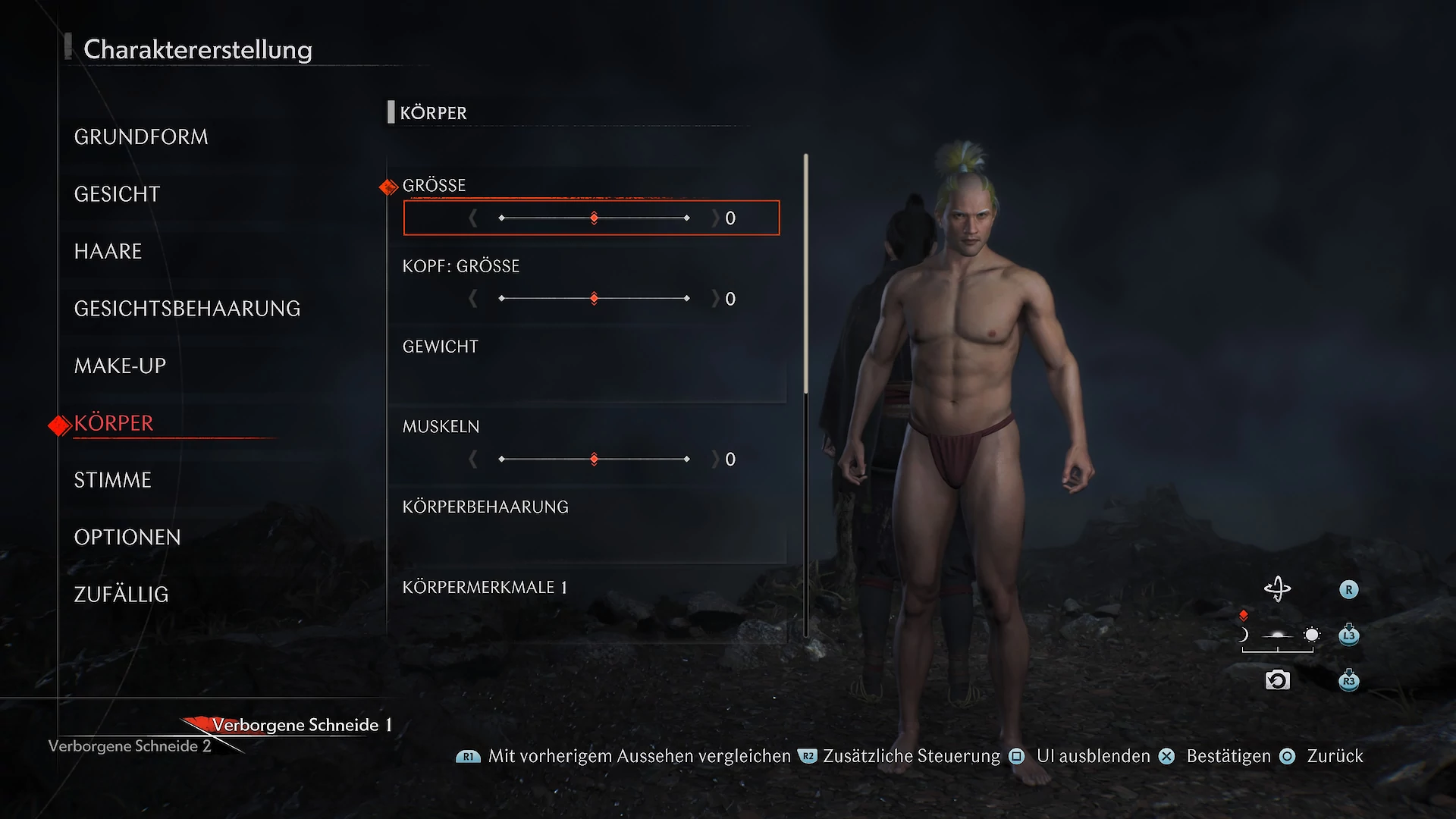Click the camera reset icon

tap(1277, 680)
